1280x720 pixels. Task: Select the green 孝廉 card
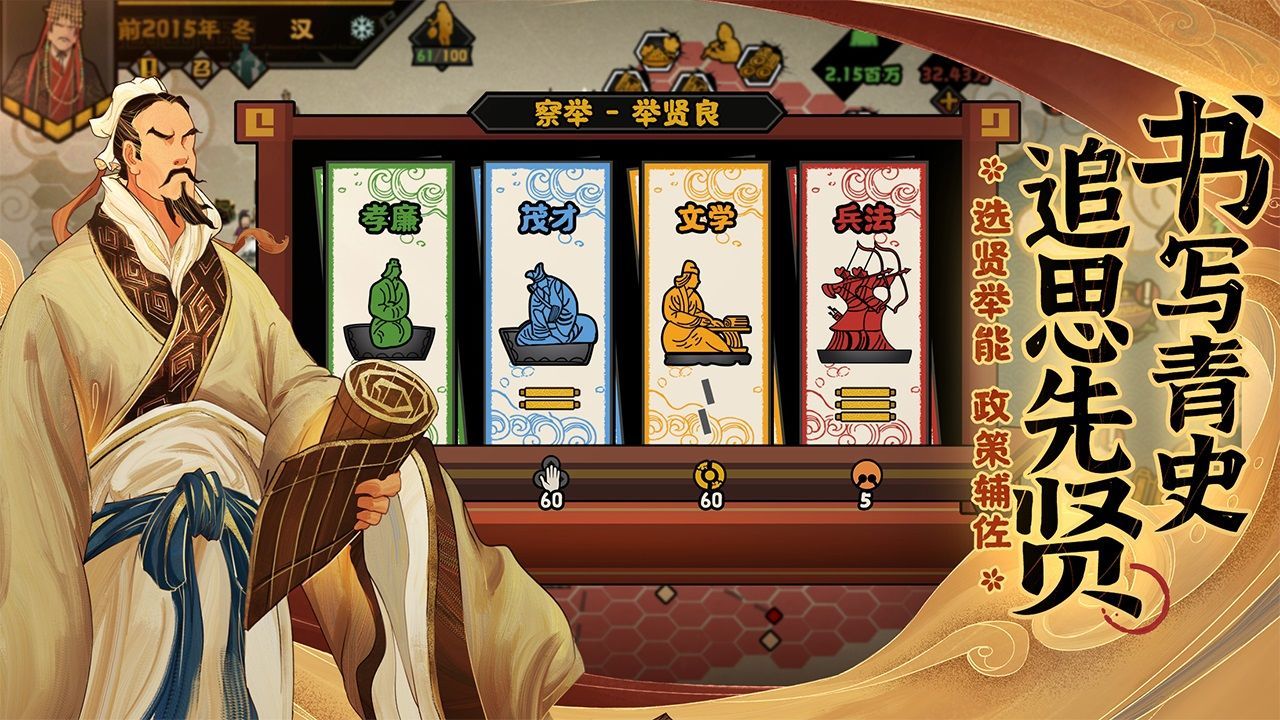pyautogui.click(x=390, y=300)
